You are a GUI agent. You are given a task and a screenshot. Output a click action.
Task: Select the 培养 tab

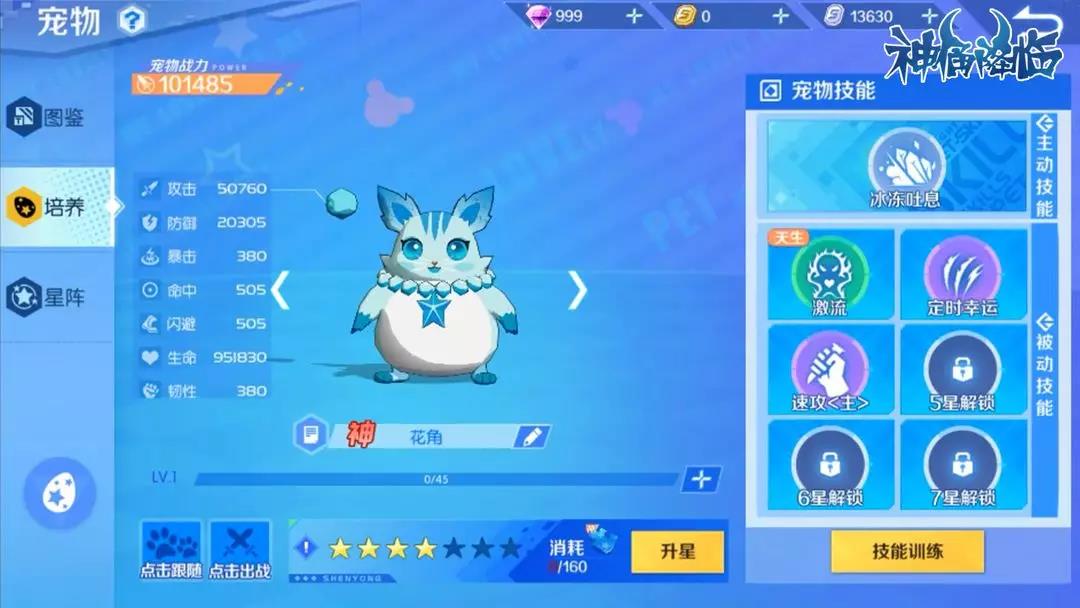pyautogui.click(x=56, y=207)
